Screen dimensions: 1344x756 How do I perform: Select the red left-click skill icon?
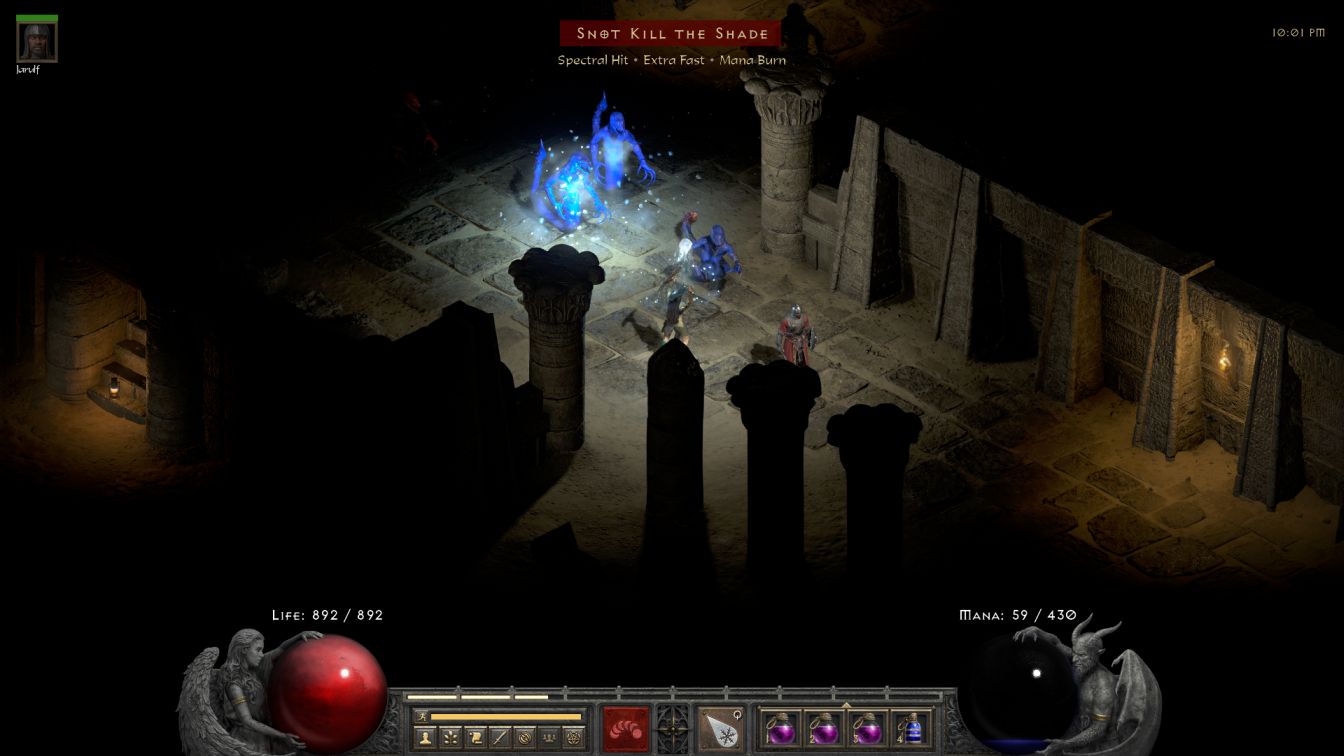626,728
